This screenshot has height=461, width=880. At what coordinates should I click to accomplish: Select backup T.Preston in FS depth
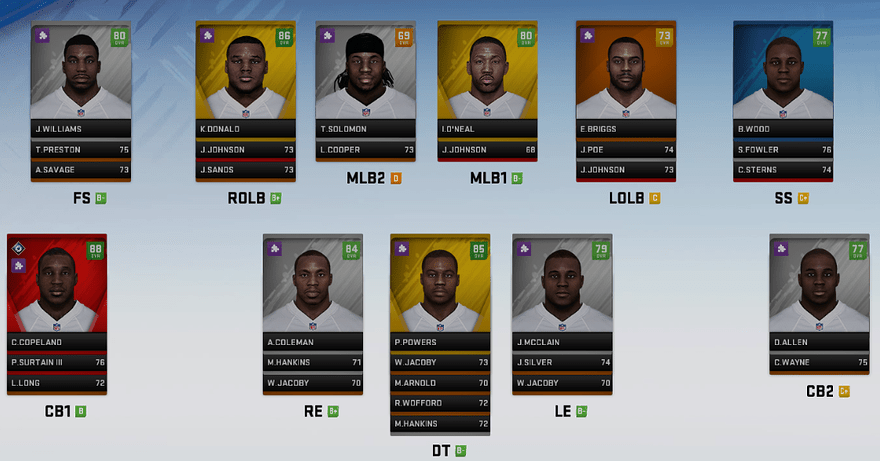[x=81, y=150]
